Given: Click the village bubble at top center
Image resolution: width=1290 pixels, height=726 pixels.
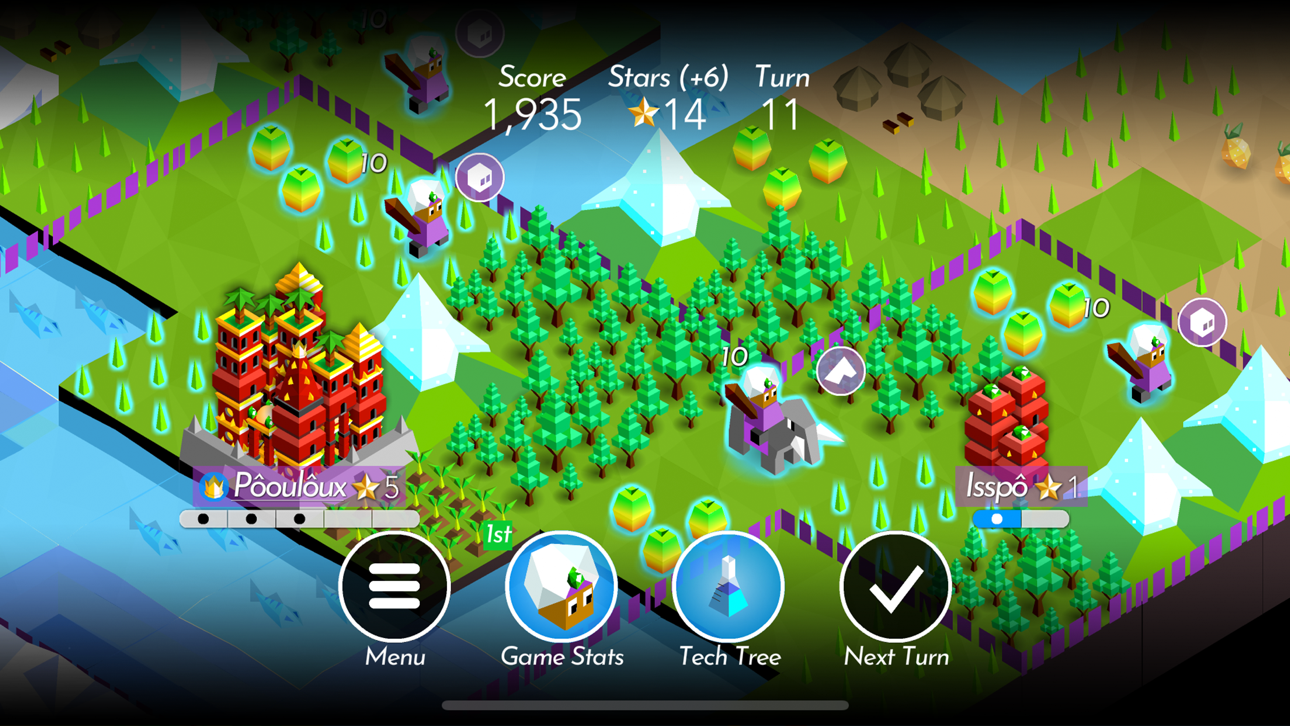Looking at the screenshot, I should 480,33.
